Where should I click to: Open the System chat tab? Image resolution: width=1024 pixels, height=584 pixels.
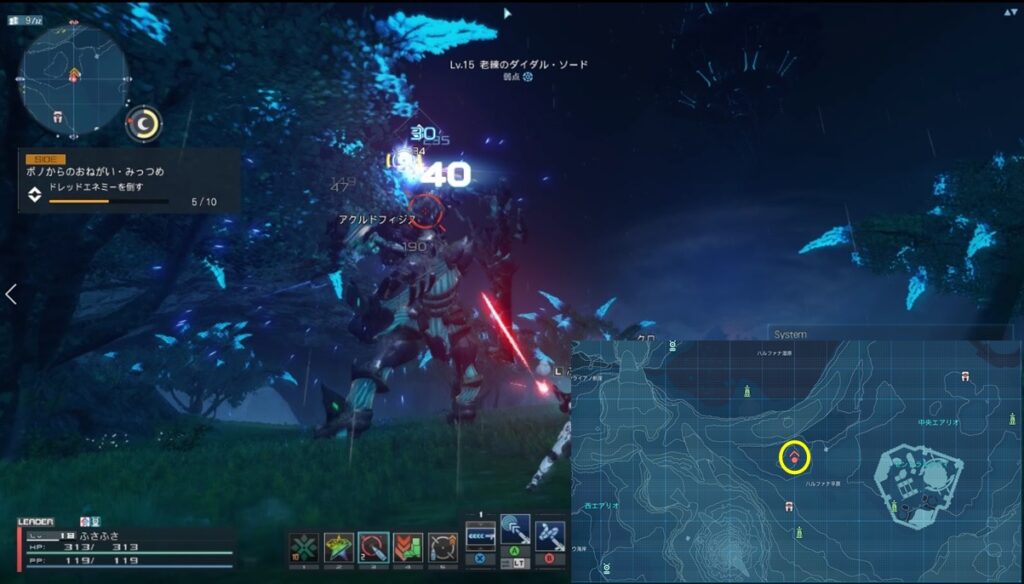790,334
